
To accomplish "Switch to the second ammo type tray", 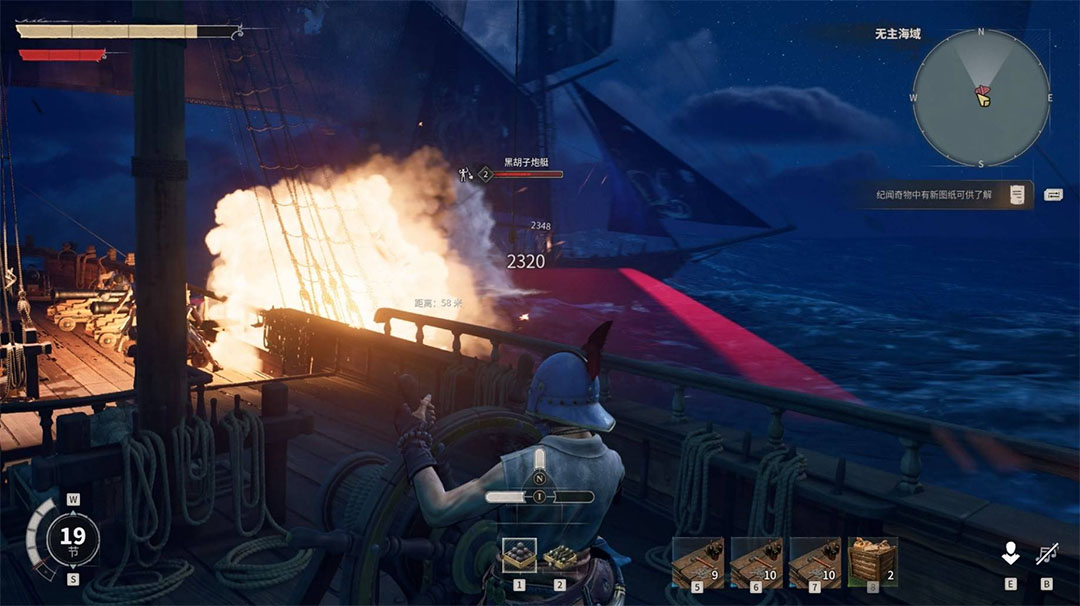I will coord(560,556).
